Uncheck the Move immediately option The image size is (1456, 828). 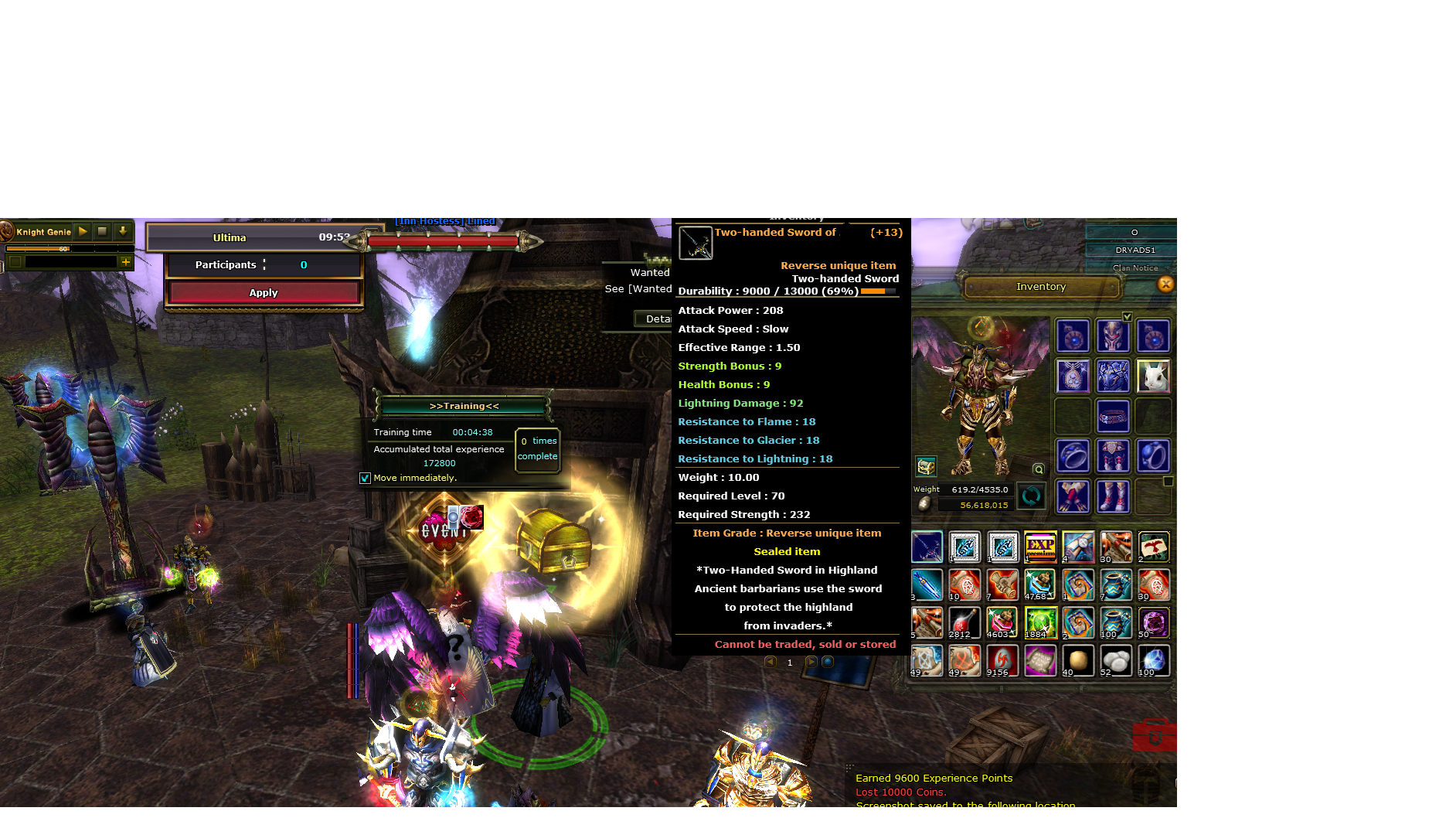click(x=365, y=478)
